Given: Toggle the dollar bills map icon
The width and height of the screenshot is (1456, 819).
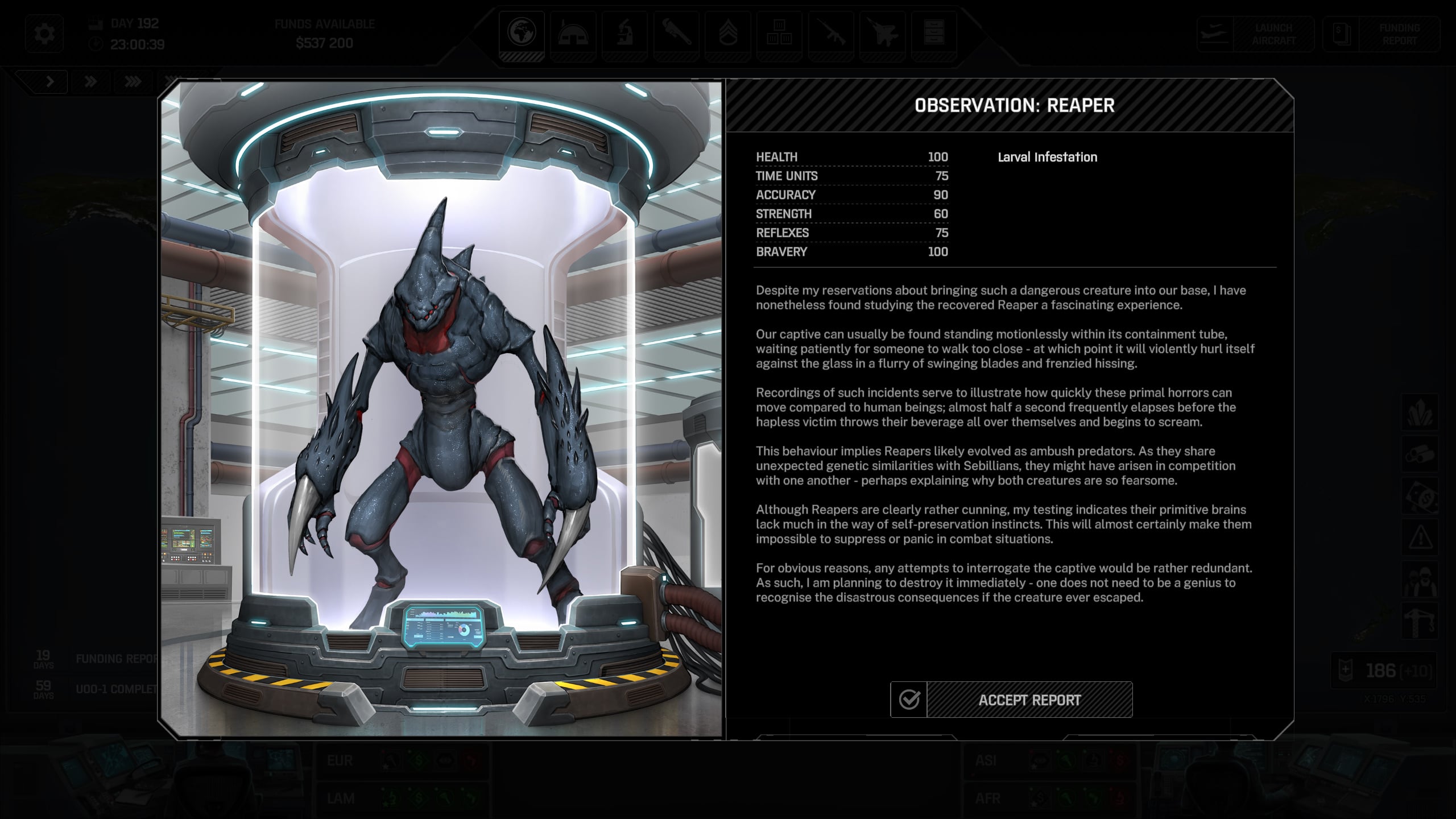Looking at the screenshot, I should point(1420,496).
